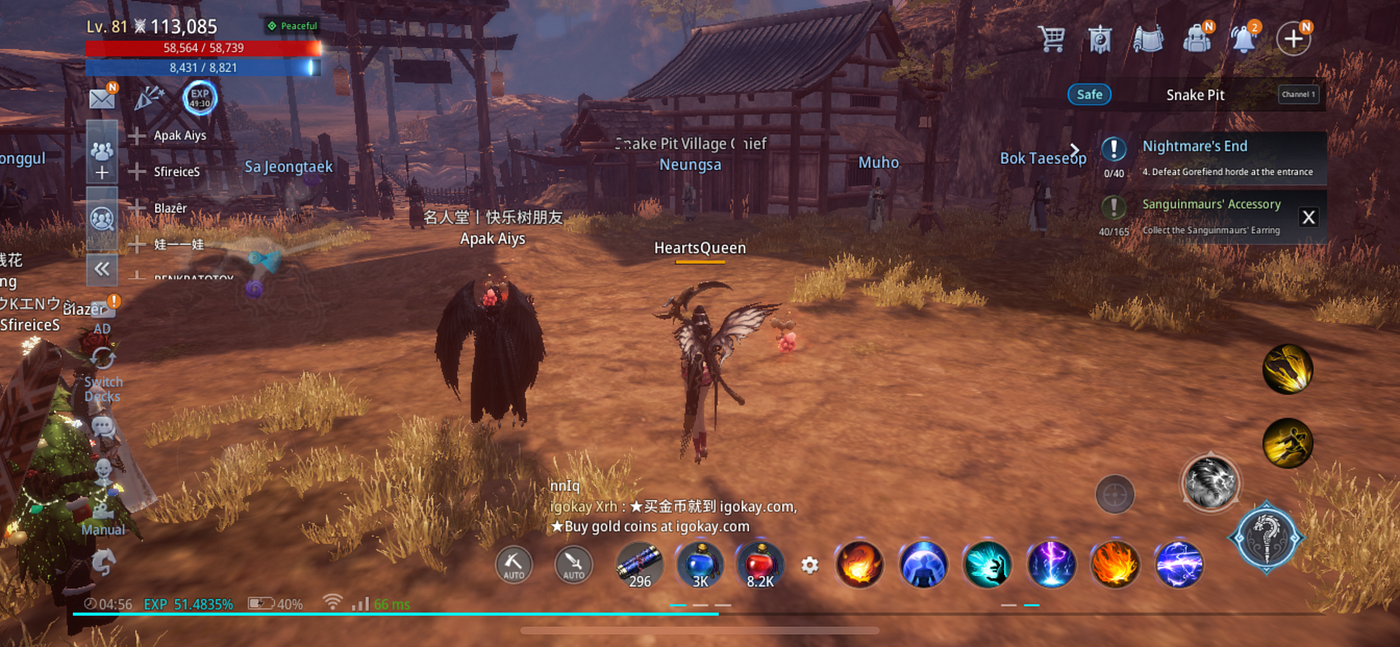The image size is (1400, 647).
Task: Open the scroll icon menu
Action: [x=1148, y=39]
